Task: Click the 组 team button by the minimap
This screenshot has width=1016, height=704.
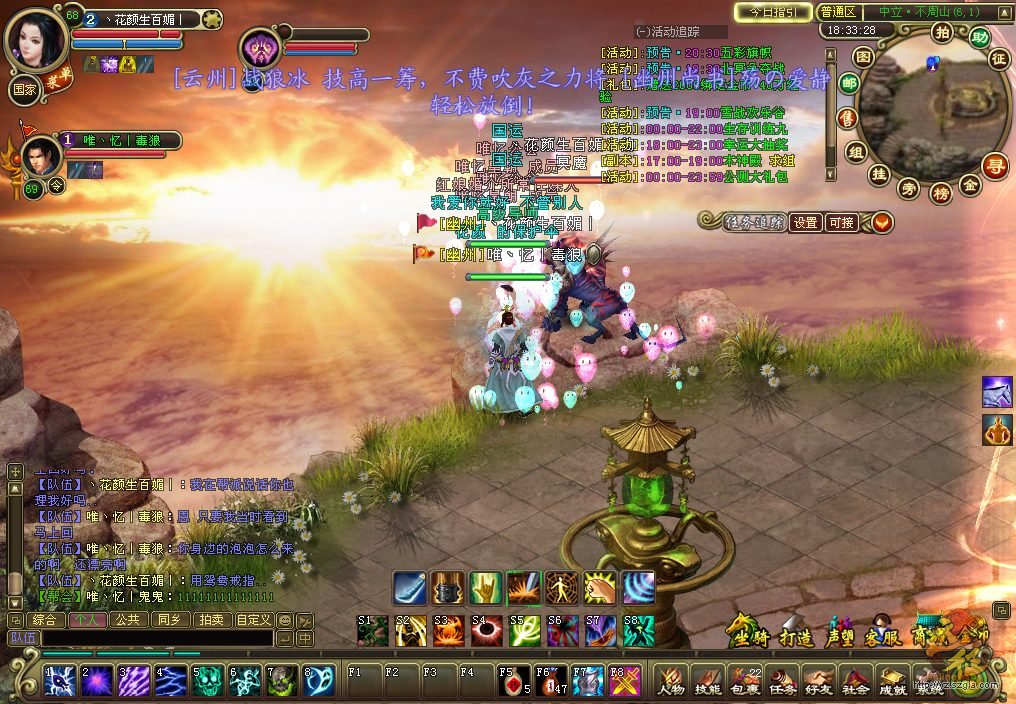Action: tap(855, 152)
